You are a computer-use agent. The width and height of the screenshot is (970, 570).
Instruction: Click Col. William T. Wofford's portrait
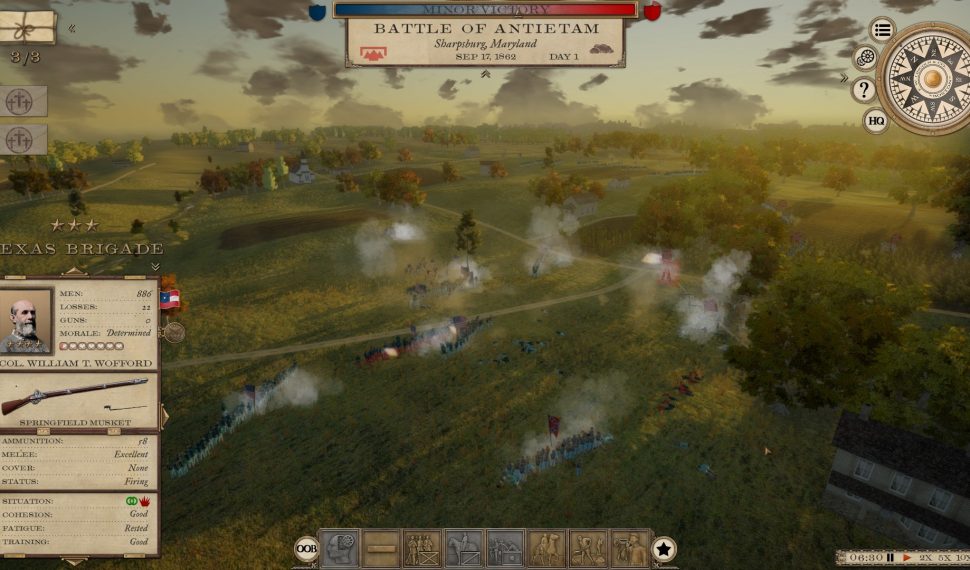click(27, 321)
